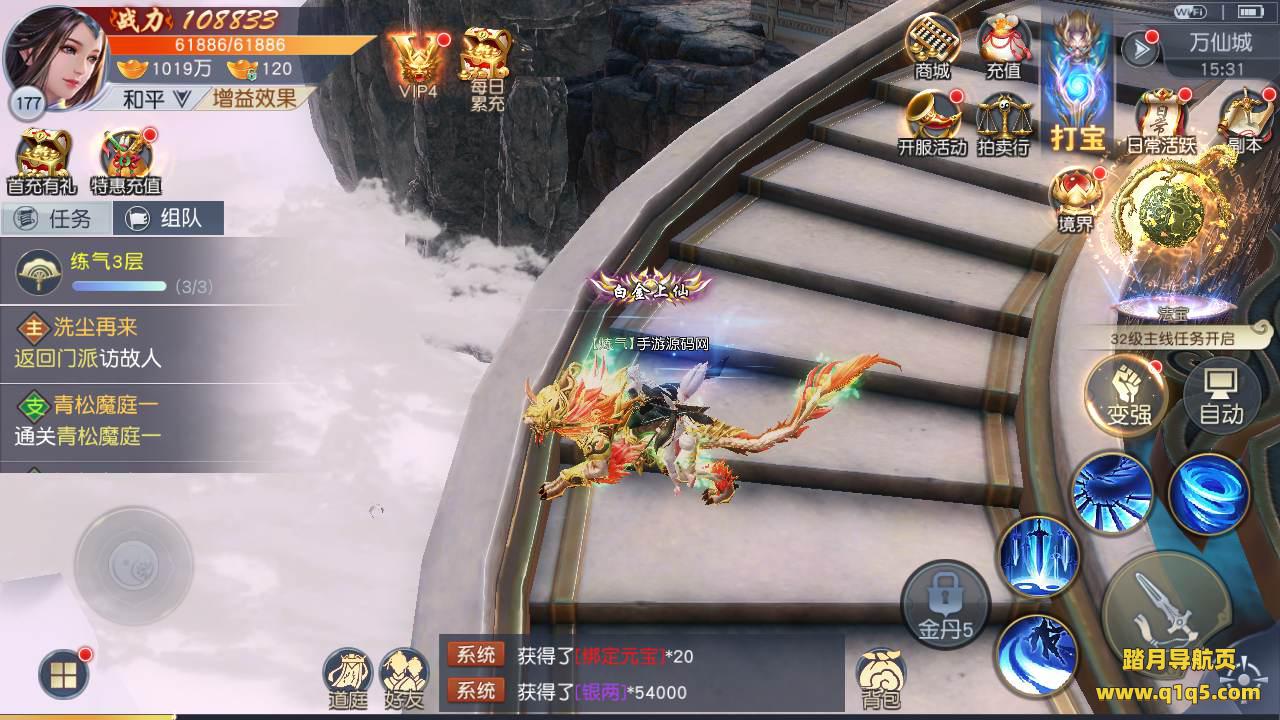
Task: Open the 好友 friends list
Action: pos(403,678)
